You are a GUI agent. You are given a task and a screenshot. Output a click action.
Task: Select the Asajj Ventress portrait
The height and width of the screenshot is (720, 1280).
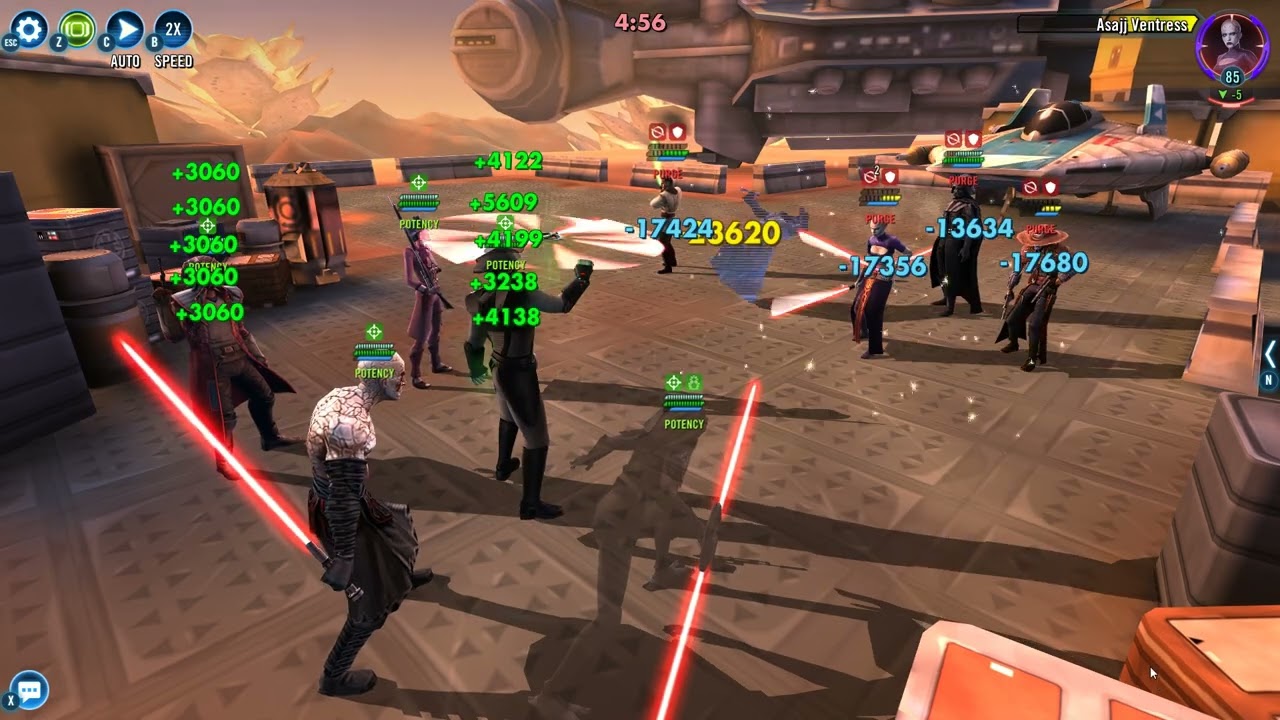point(1231,47)
